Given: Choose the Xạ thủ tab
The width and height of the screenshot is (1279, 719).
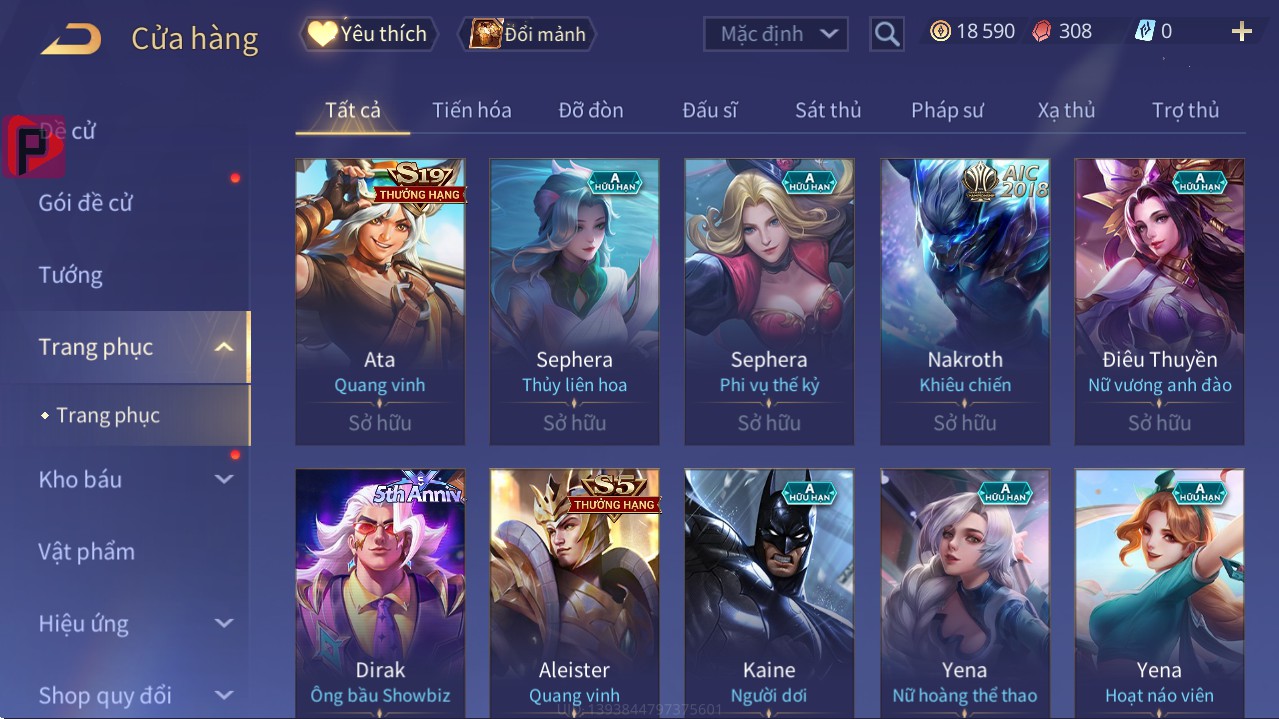Looking at the screenshot, I should pos(1066,110).
